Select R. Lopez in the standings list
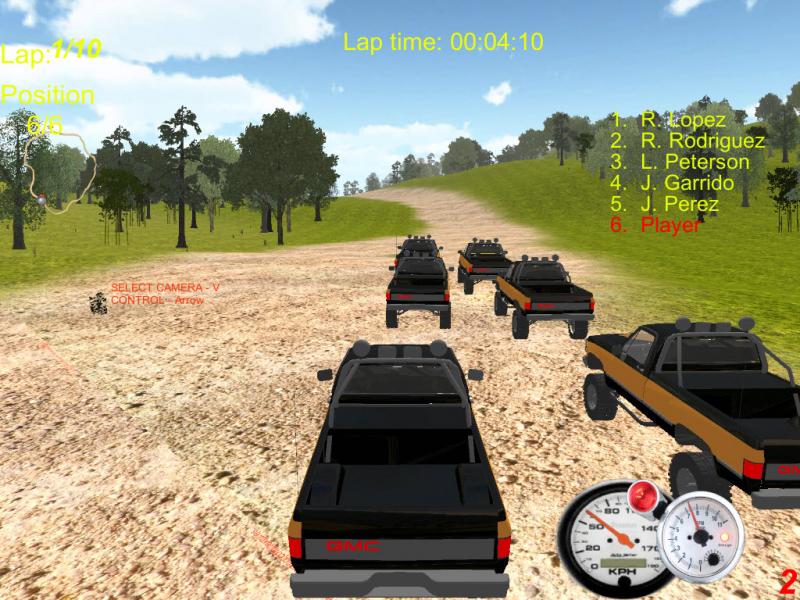 click(x=669, y=120)
